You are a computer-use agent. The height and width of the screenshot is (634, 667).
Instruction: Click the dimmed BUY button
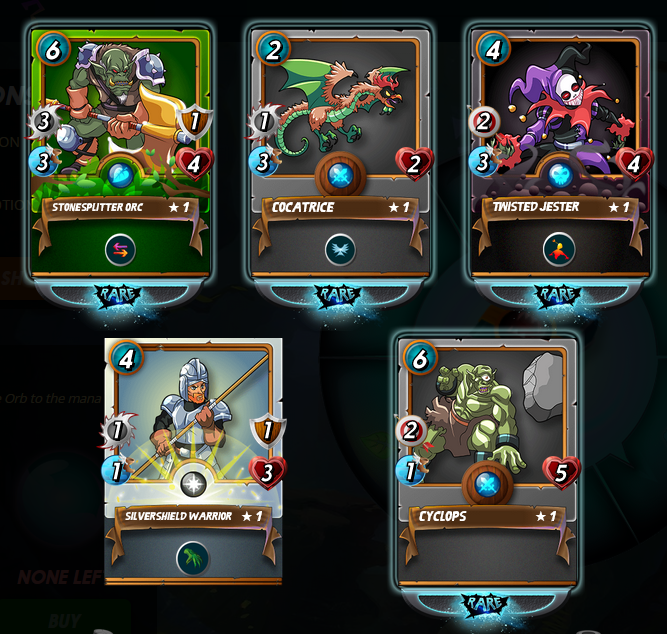(x=64, y=620)
